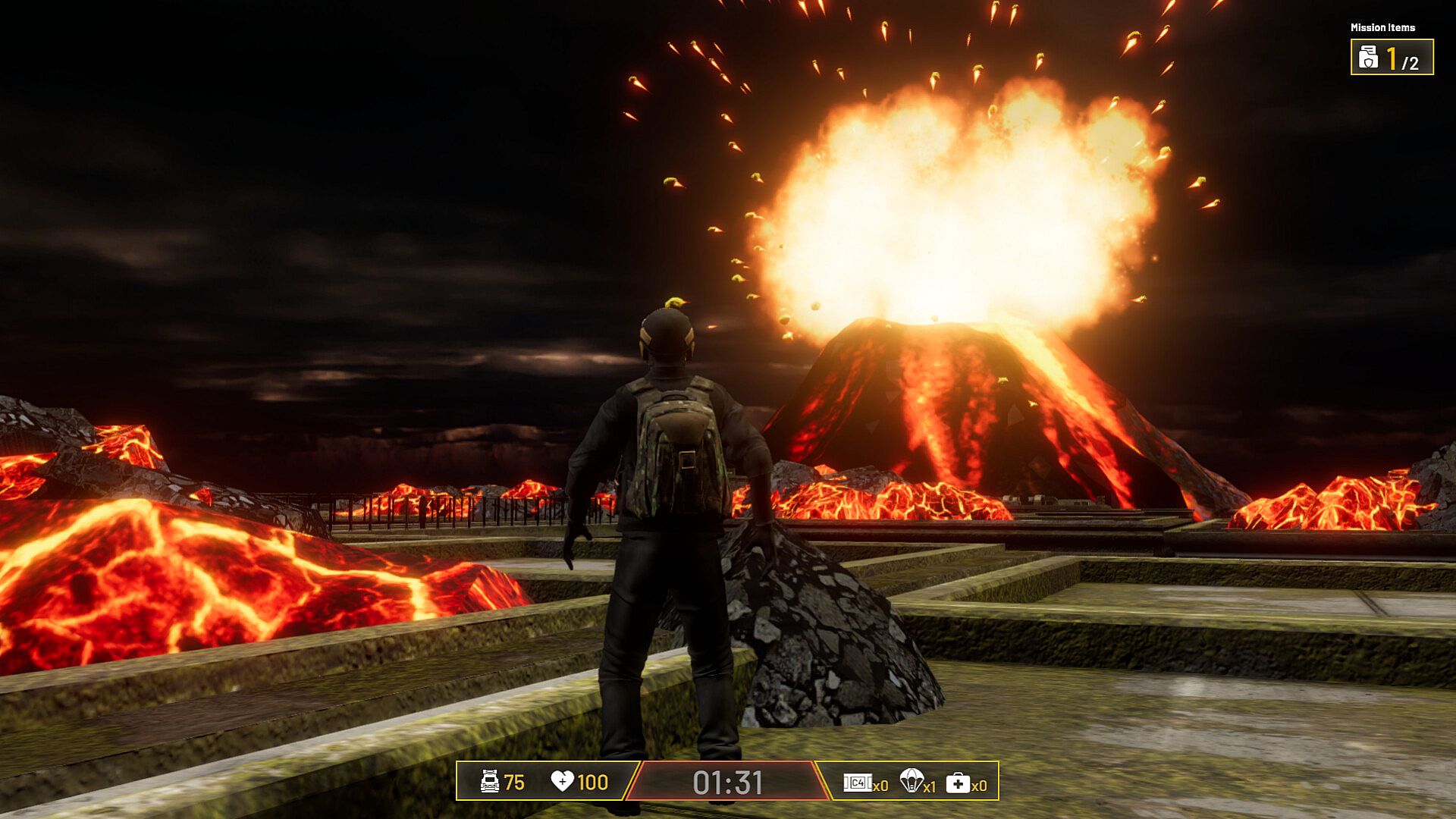
Task: Select the C4 explosive item icon
Action: click(x=858, y=783)
